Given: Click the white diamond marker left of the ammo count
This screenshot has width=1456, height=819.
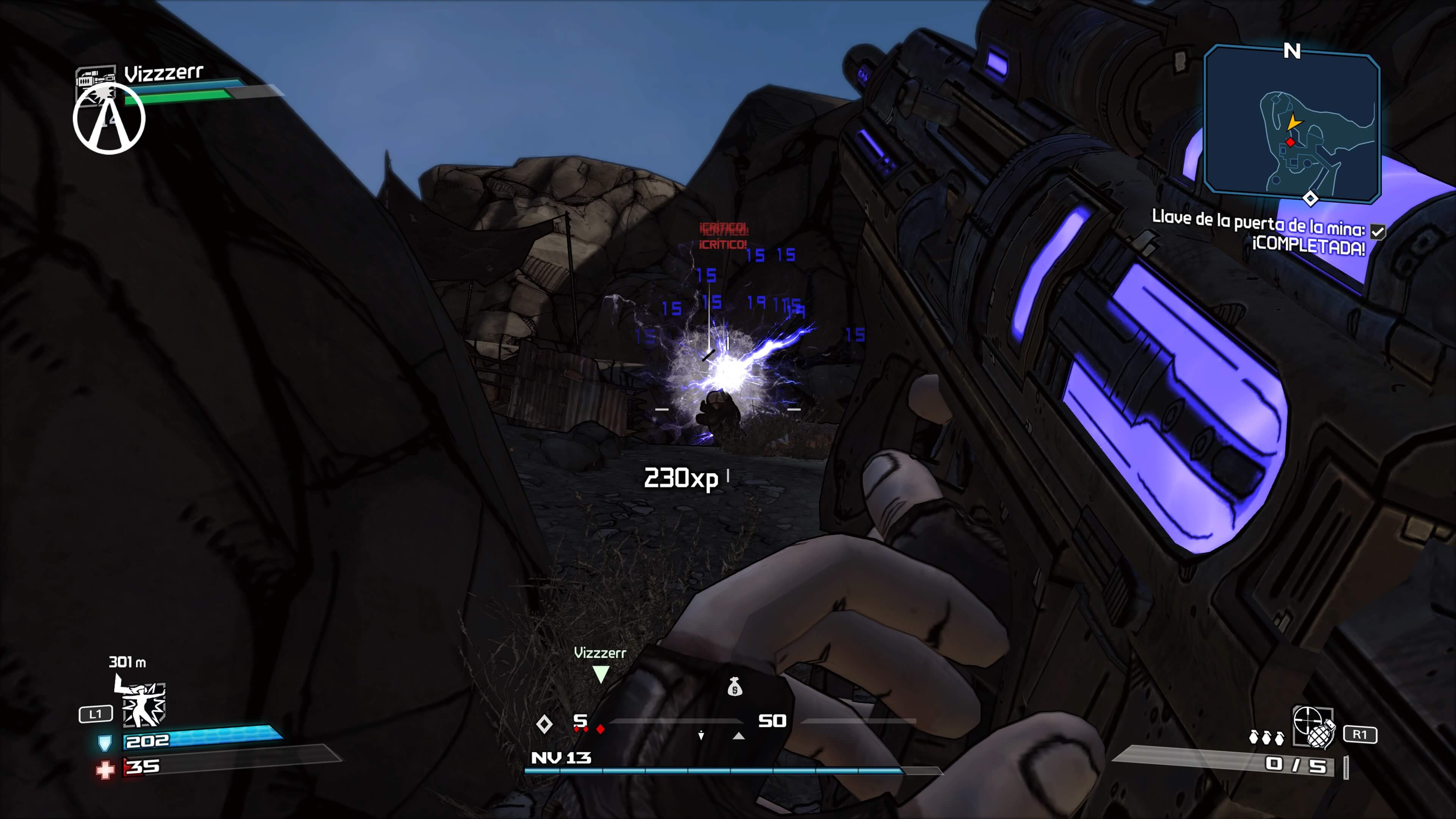Looking at the screenshot, I should point(545,725).
